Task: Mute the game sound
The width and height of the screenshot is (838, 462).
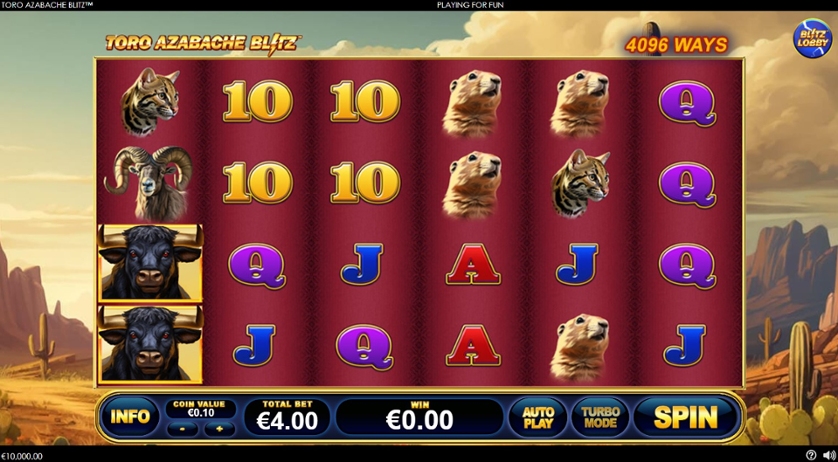Action: 827,456
